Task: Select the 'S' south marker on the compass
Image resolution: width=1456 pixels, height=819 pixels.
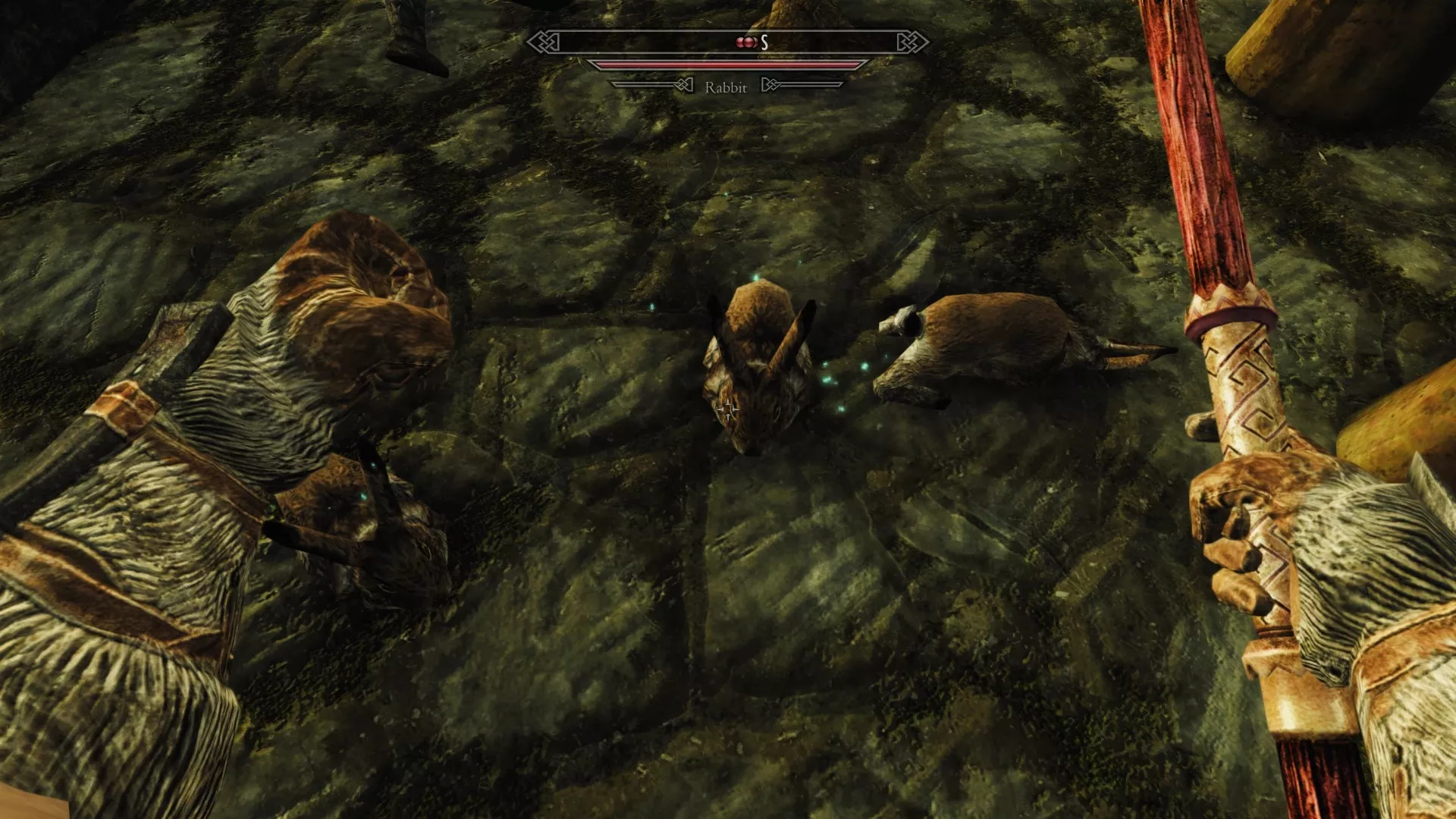Action: 764,42
